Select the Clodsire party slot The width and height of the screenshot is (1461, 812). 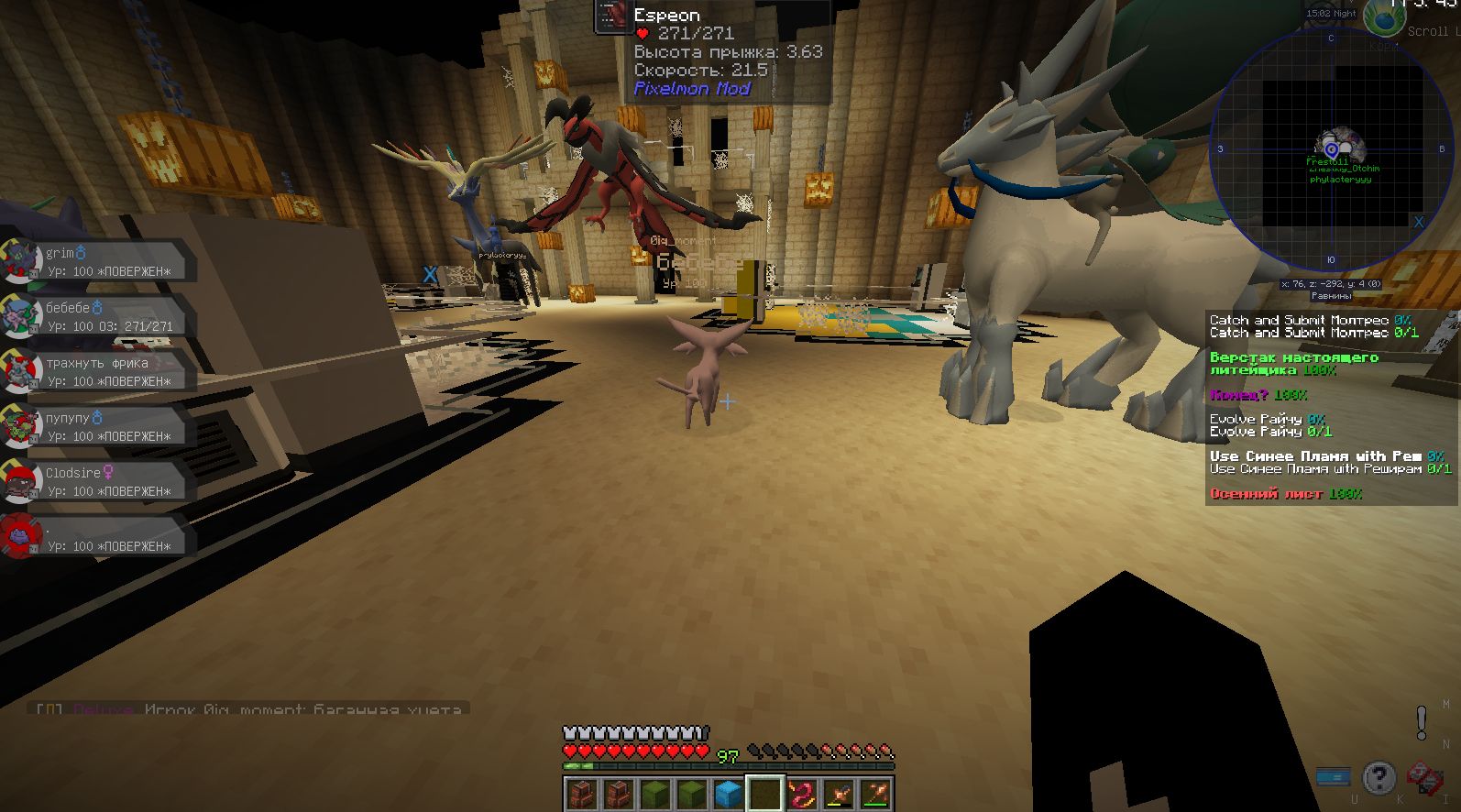coord(101,481)
